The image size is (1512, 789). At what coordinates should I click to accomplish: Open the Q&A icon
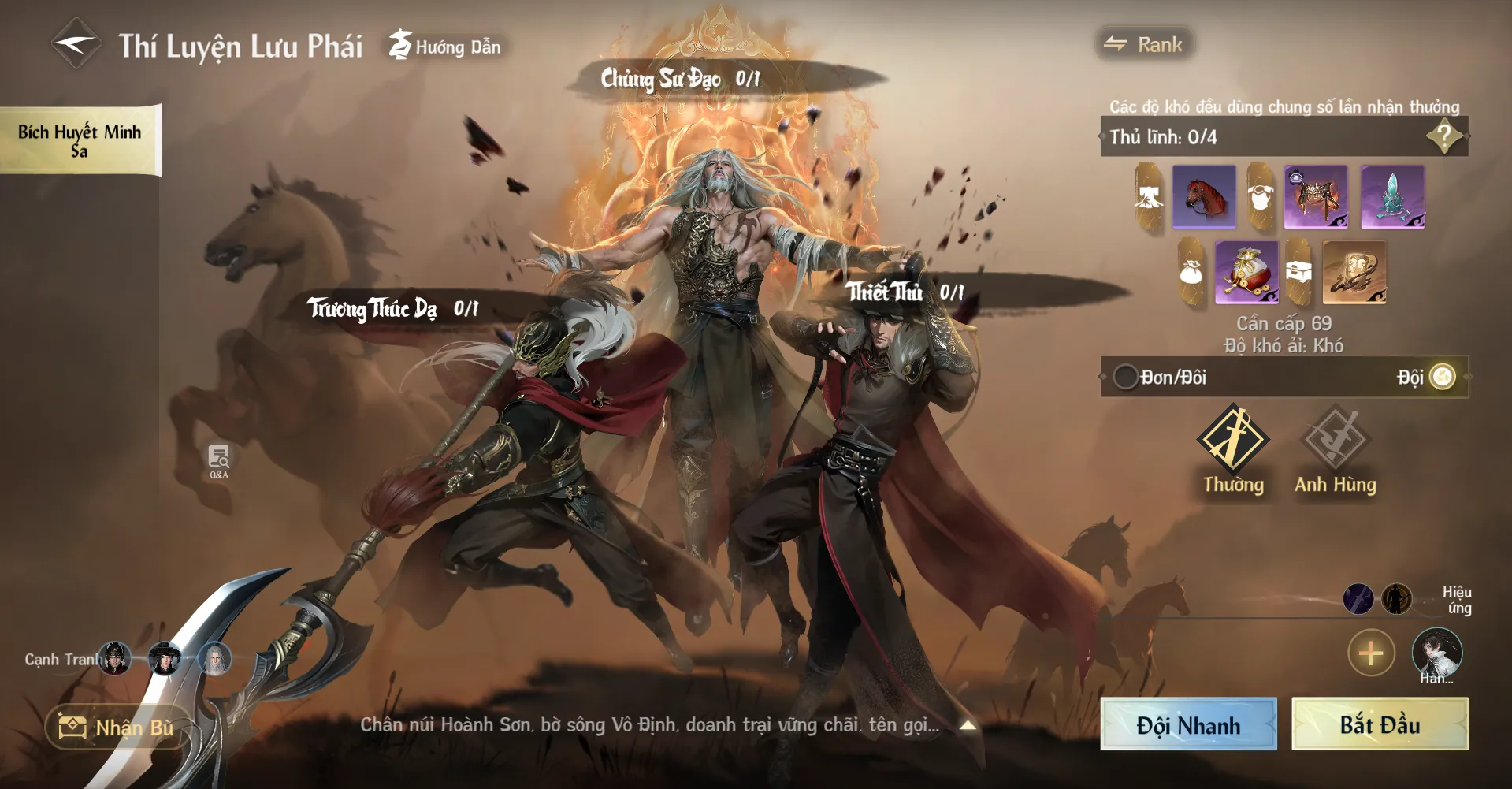[219, 461]
